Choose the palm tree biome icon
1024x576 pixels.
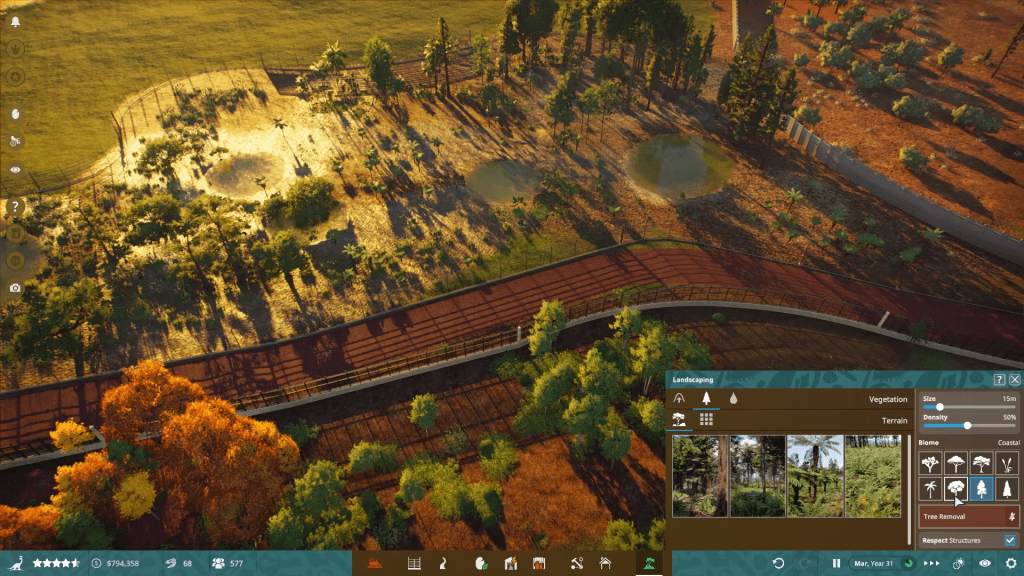click(931, 489)
